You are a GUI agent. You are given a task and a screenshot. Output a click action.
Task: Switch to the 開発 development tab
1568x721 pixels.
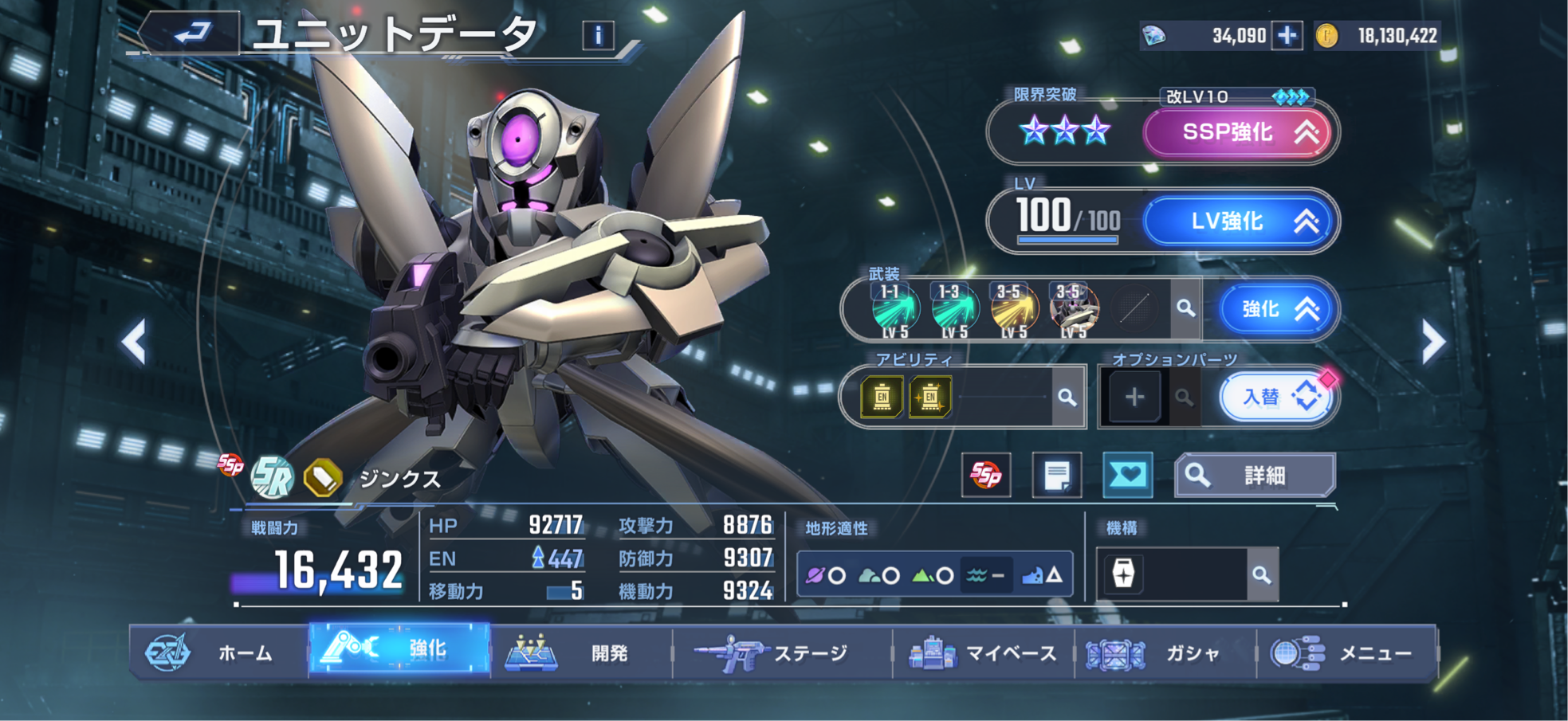pyautogui.click(x=580, y=653)
